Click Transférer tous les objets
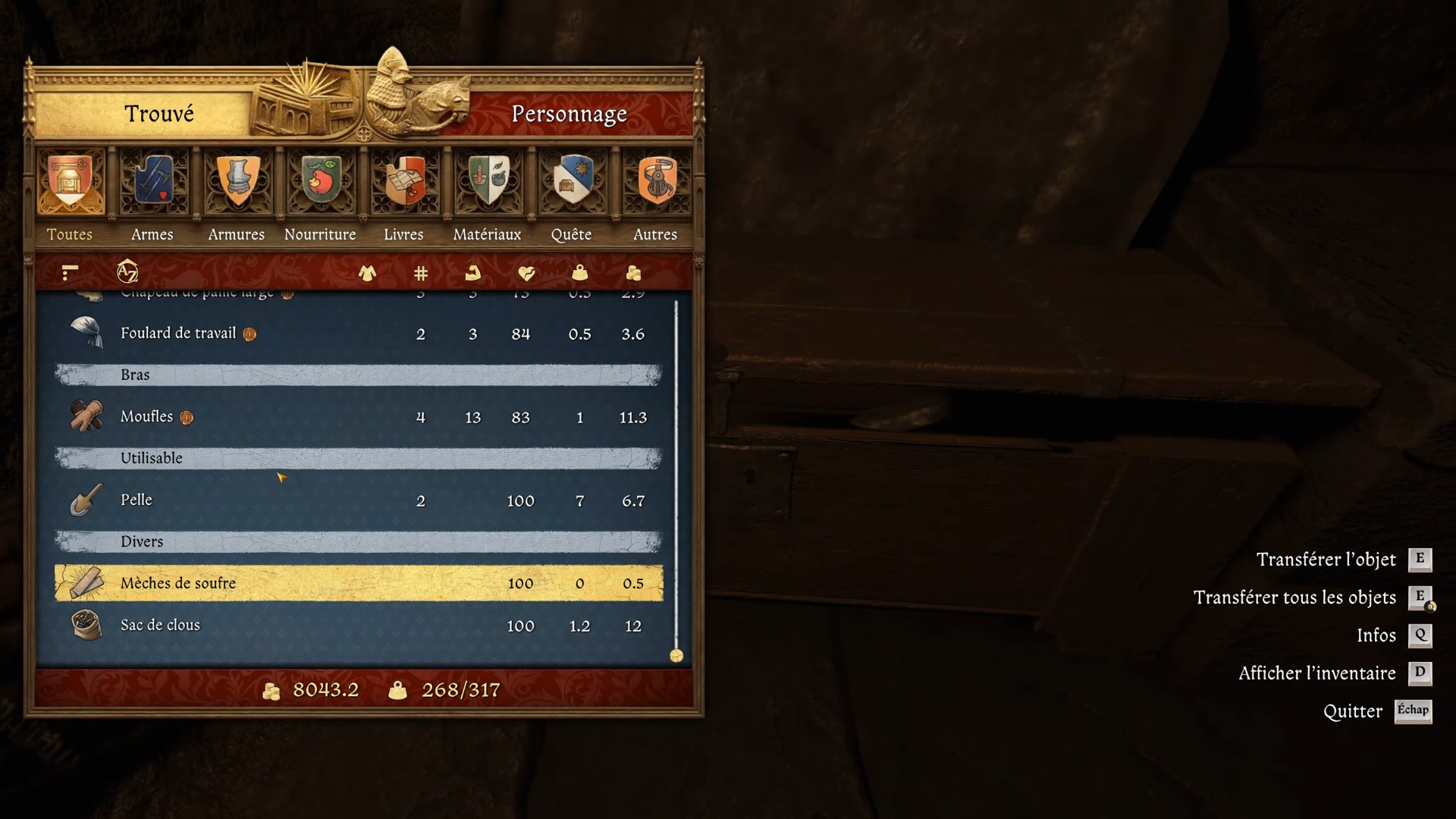This screenshot has width=1456, height=819. pyautogui.click(x=1295, y=598)
